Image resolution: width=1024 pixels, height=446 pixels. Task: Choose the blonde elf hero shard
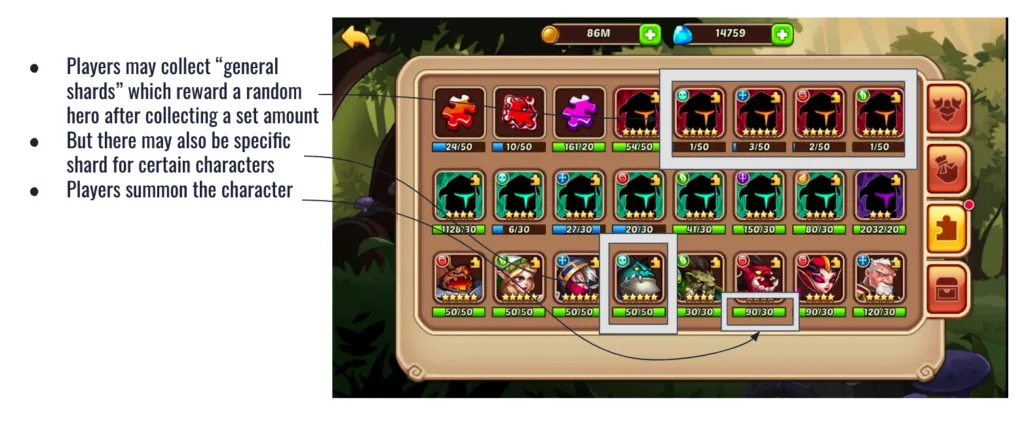click(519, 278)
